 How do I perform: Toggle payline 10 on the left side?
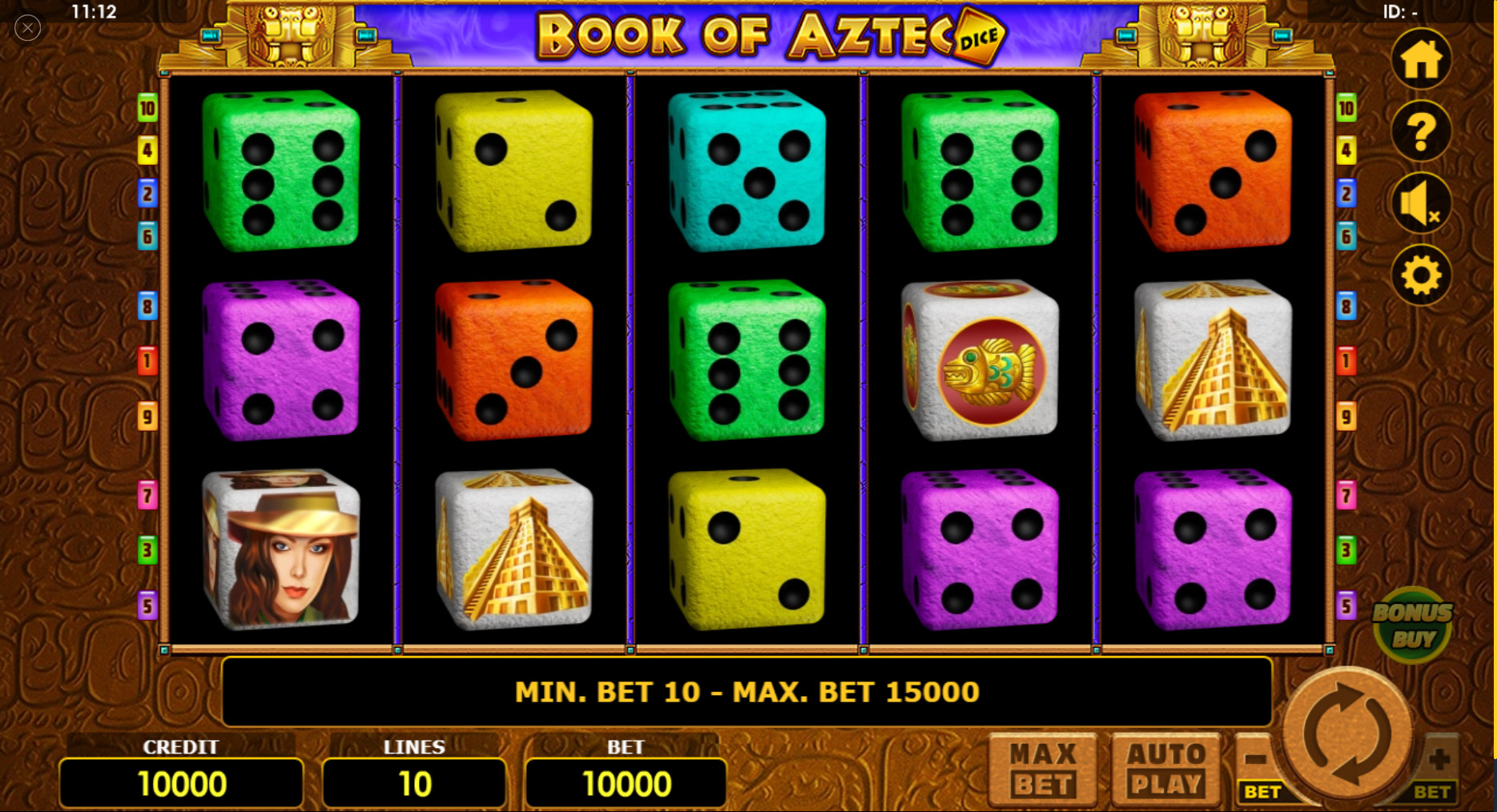pyautogui.click(x=147, y=110)
